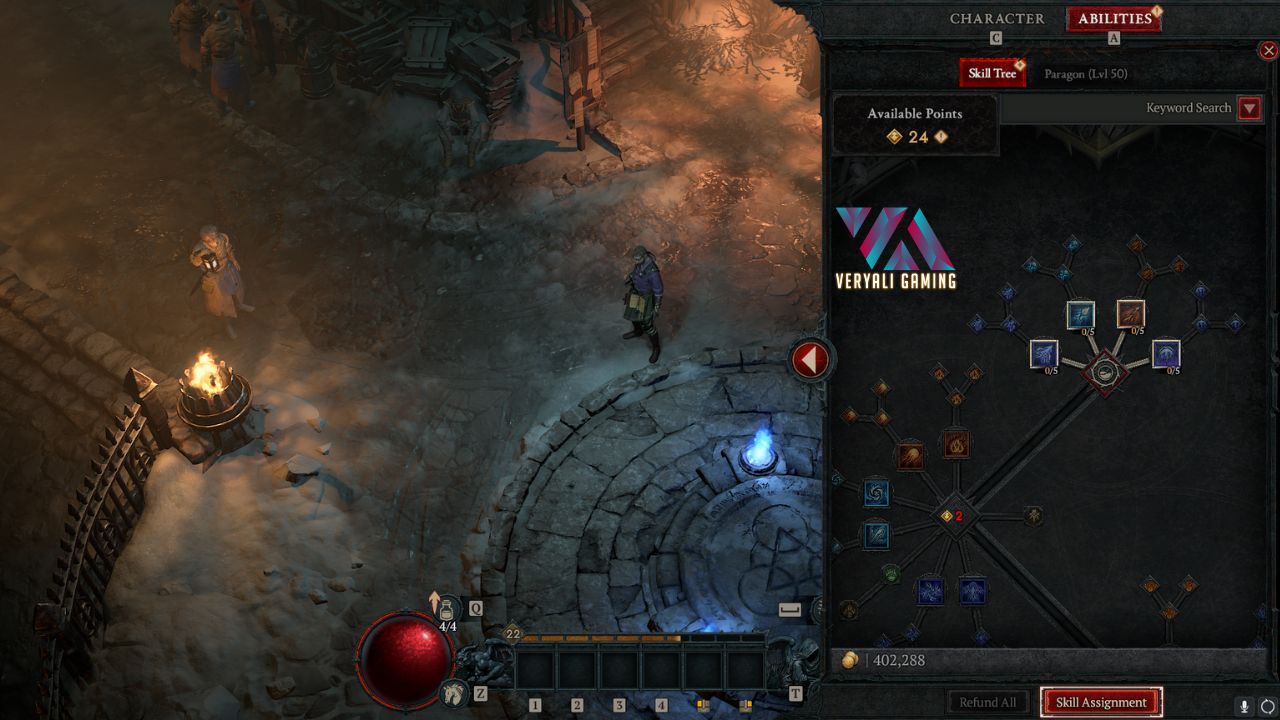The height and width of the screenshot is (720, 1280).
Task: Expand the red Keyword Search dropdown arrow
Action: [1249, 108]
